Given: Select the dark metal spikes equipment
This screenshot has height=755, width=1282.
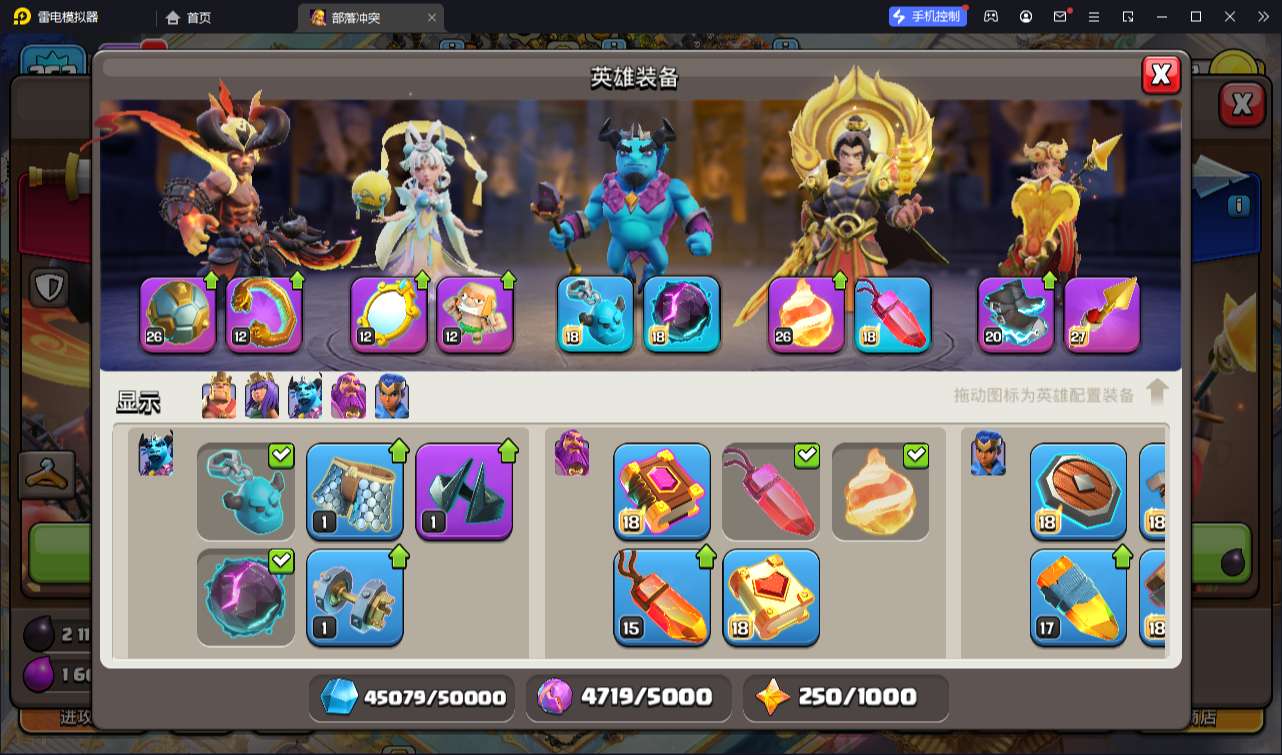Looking at the screenshot, I should point(464,491).
